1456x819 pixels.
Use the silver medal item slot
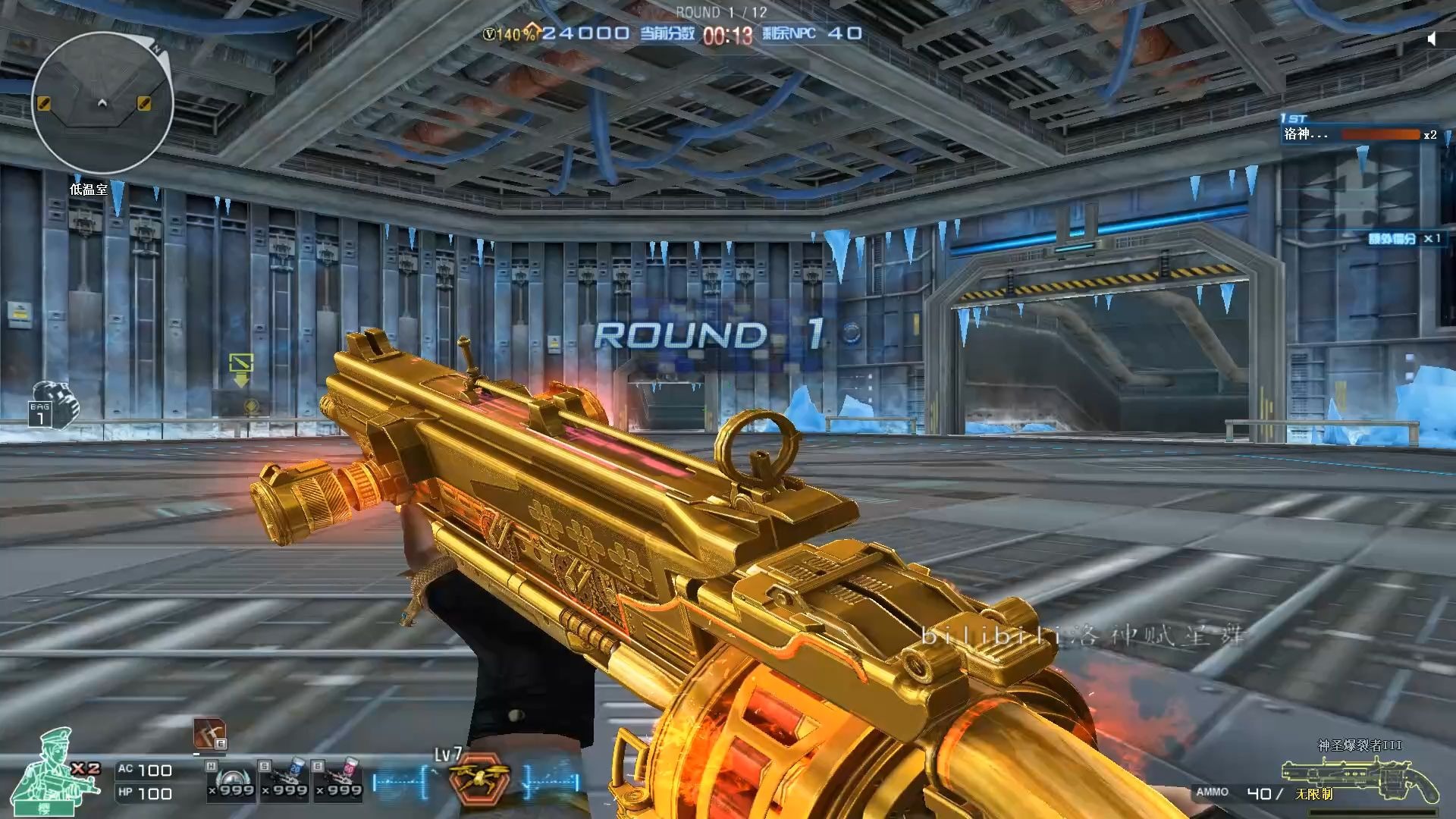(x=232, y=780)
